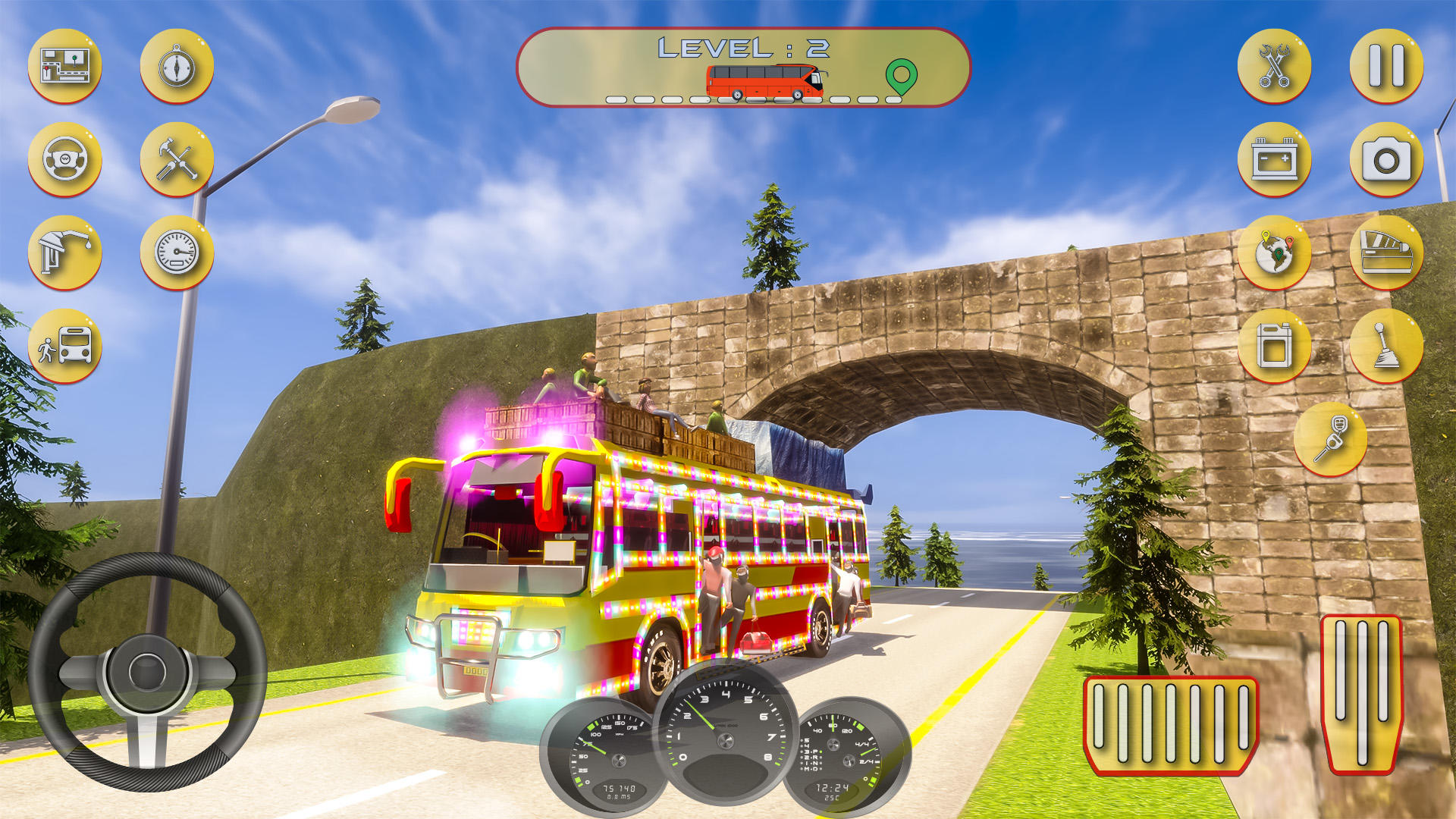The image size is (1456, 819).
Task: Toggle steering wheel control mode
Action: [x=65, y=161]
